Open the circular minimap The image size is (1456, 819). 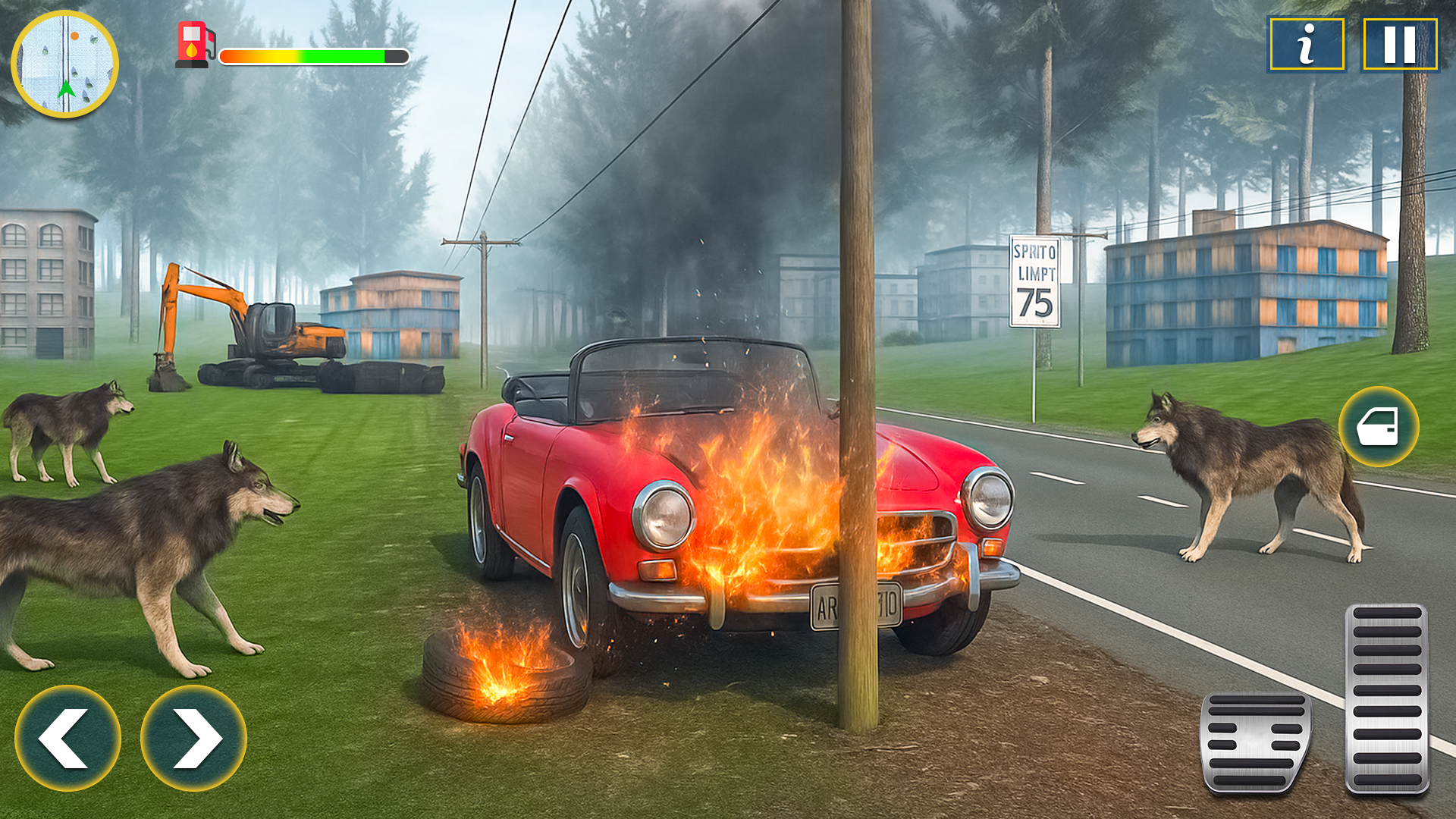click(65, 64)
